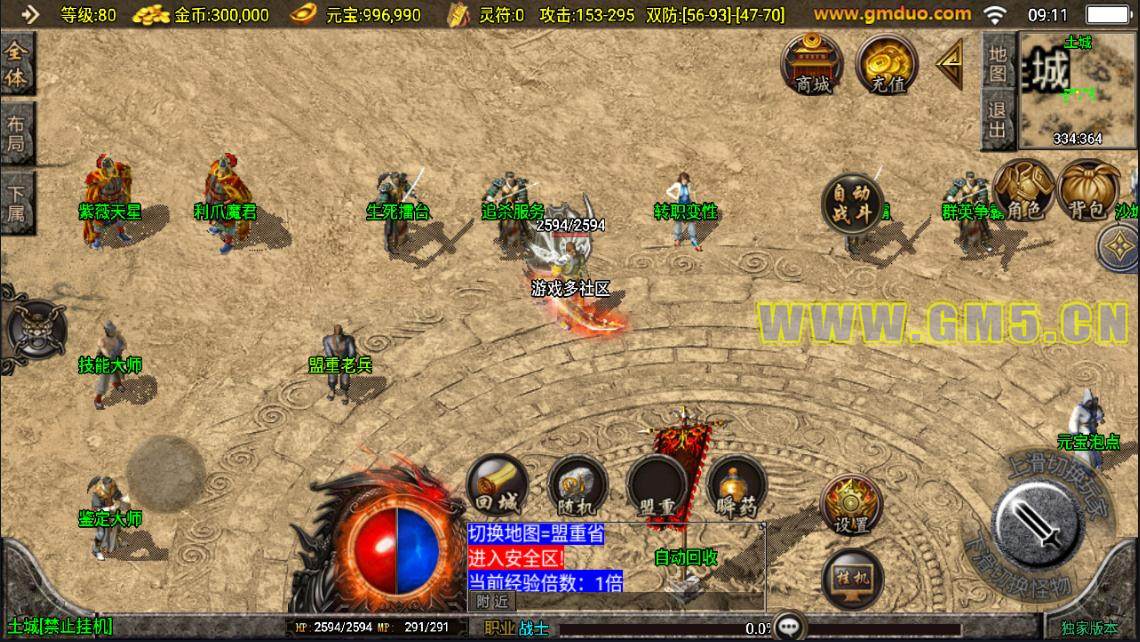Toggle 自动战斗 auto battle
Viewport: 1140px width, 642px height.
click(853, 203)
